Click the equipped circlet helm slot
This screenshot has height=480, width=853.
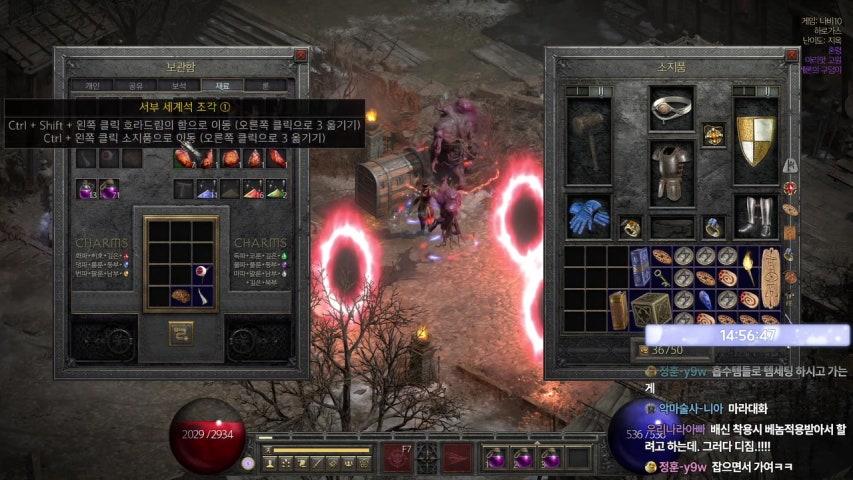click(x=671, y=109)
